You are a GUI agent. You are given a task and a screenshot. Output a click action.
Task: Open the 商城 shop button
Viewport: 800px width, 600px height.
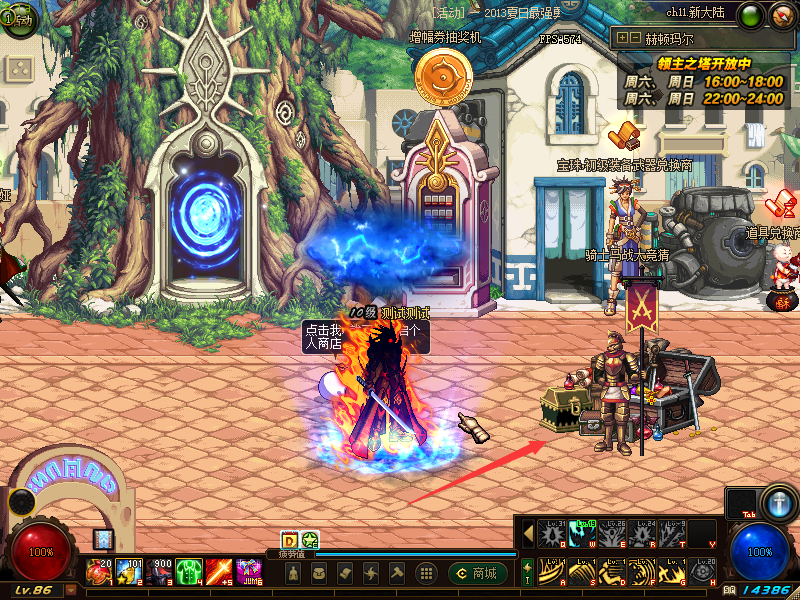click(x=476, y=573)
